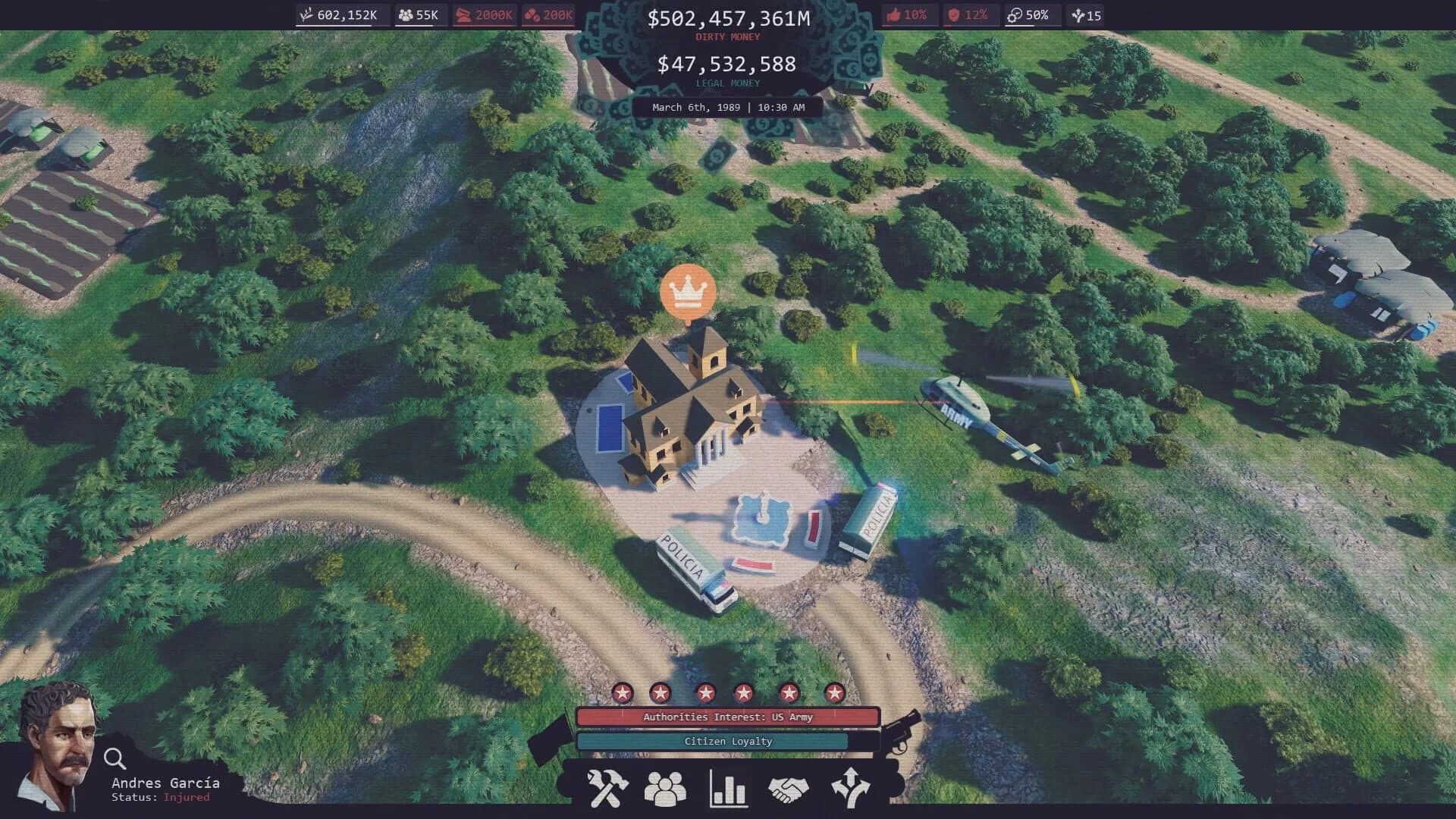
Task: Open the date panel showing March 6th, 1989
Action: pos(726,107)
